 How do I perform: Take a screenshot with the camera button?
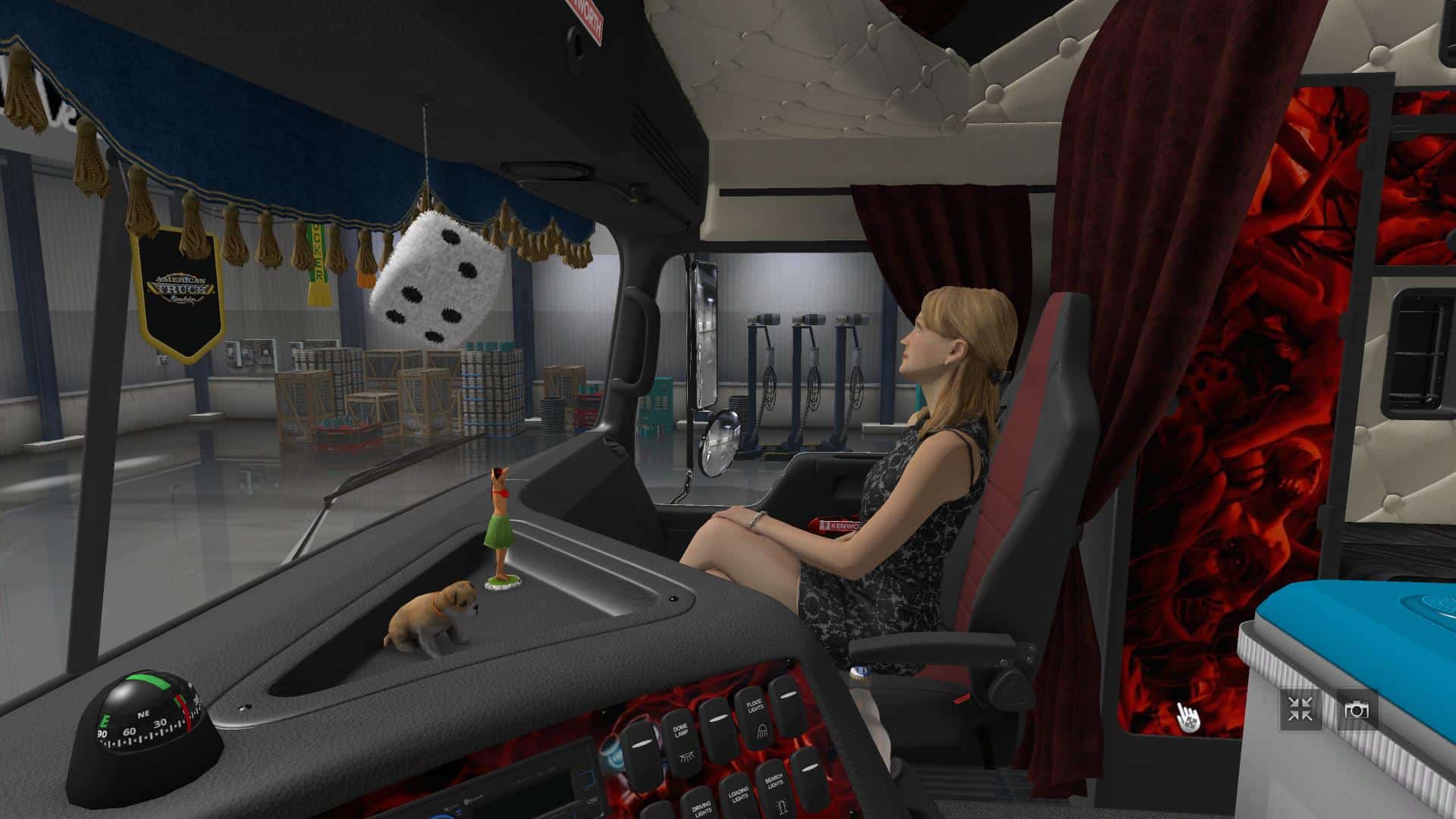pyautogui.click(x=1357, y=711)
